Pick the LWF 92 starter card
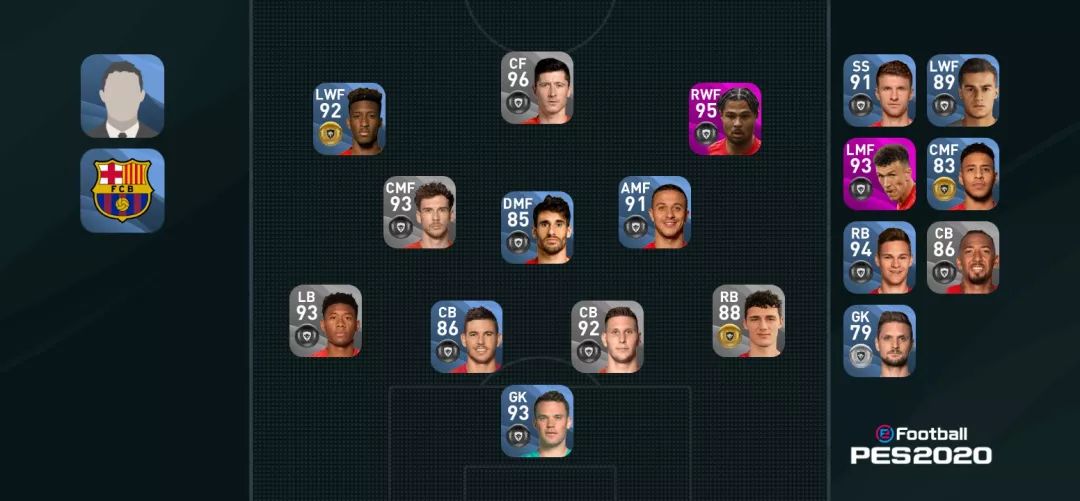1080x501 pixels. pos(349,119)
